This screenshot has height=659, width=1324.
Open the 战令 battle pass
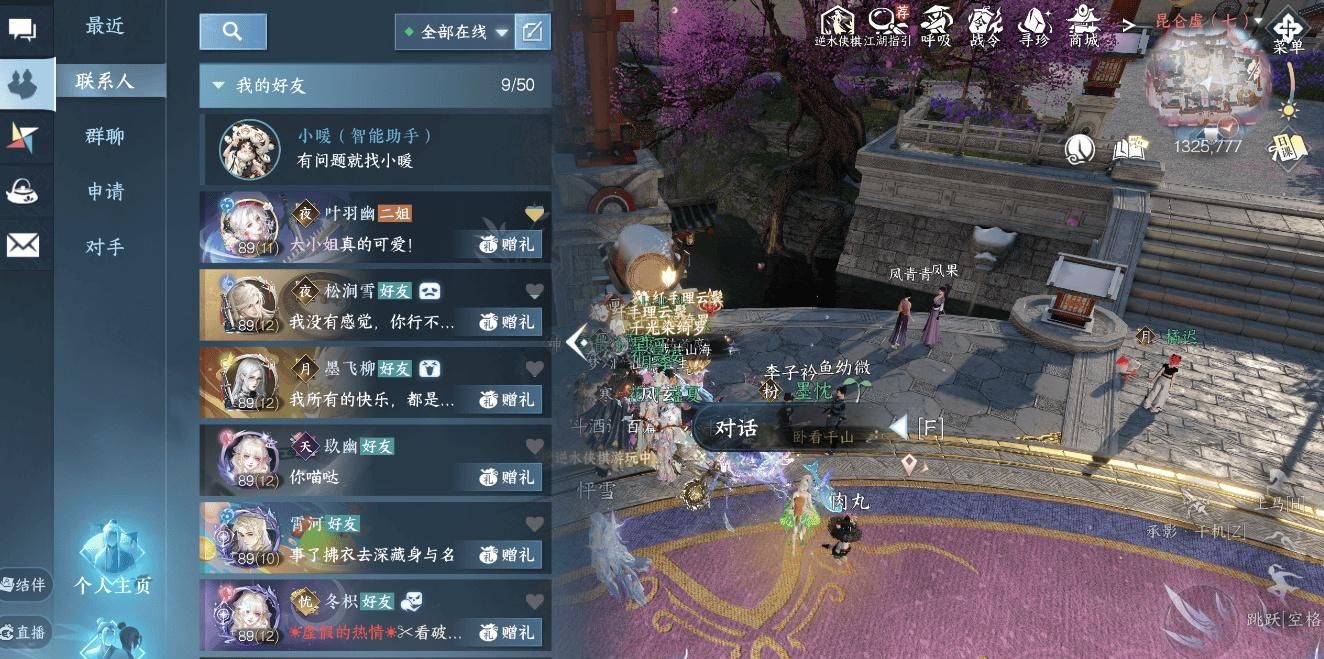[985, 25]
